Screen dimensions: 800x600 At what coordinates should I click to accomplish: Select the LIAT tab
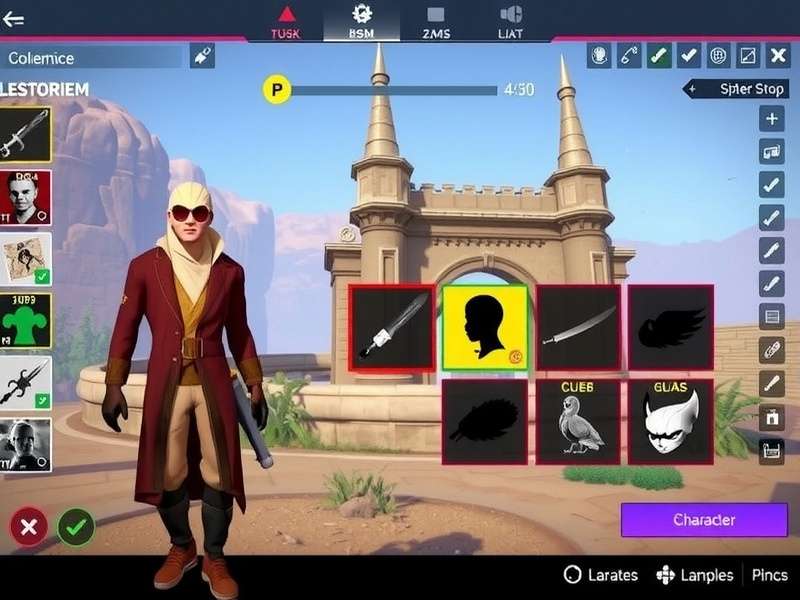pos(510,22)
